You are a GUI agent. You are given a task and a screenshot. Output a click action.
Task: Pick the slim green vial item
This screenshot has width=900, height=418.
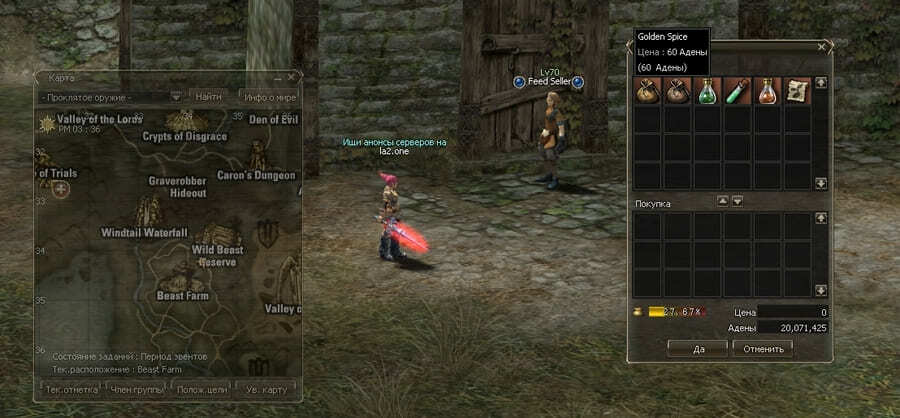pos(738,91)
